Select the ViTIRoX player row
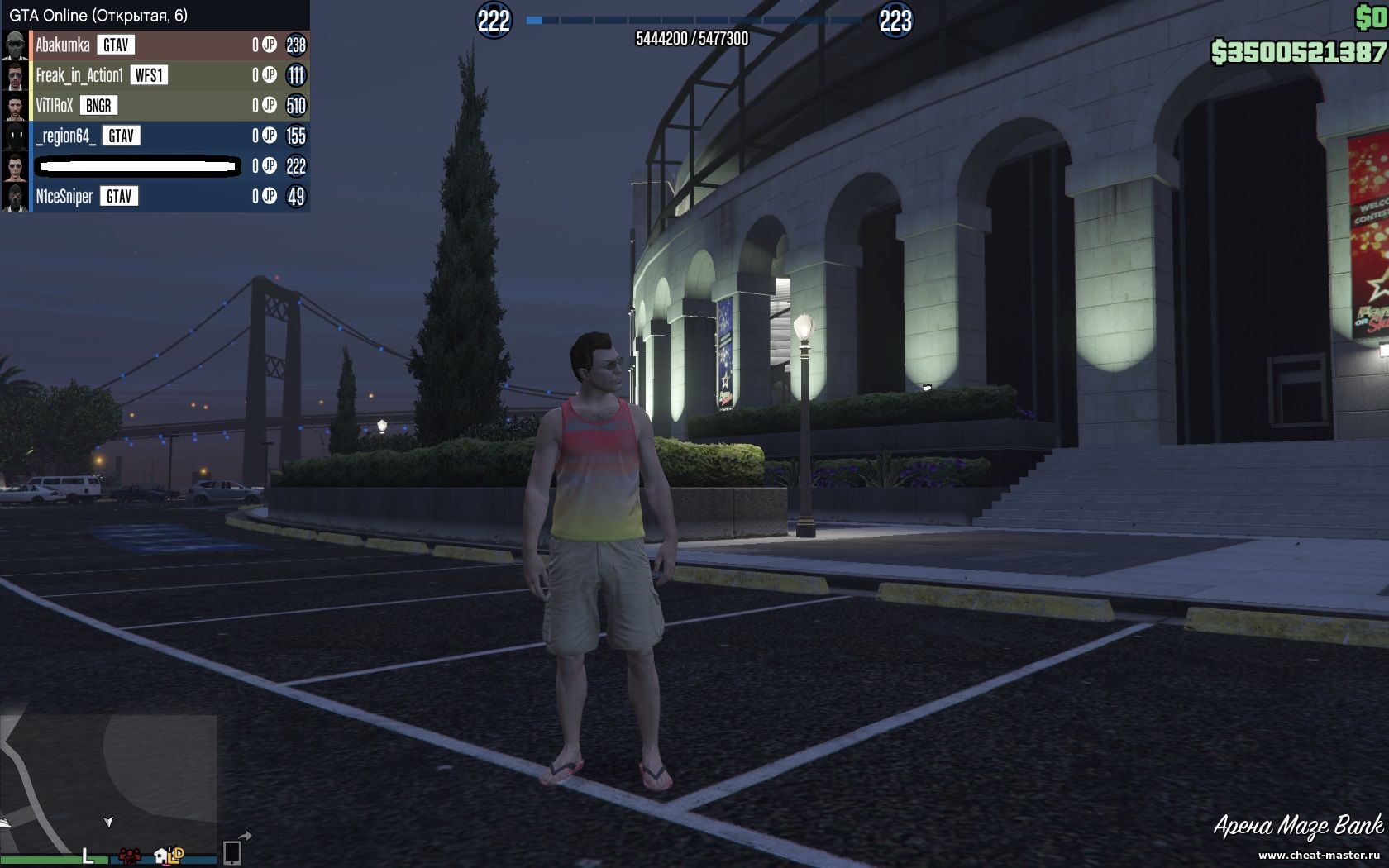The height and width of the screenshot is (868, 1389). [55, 106]
